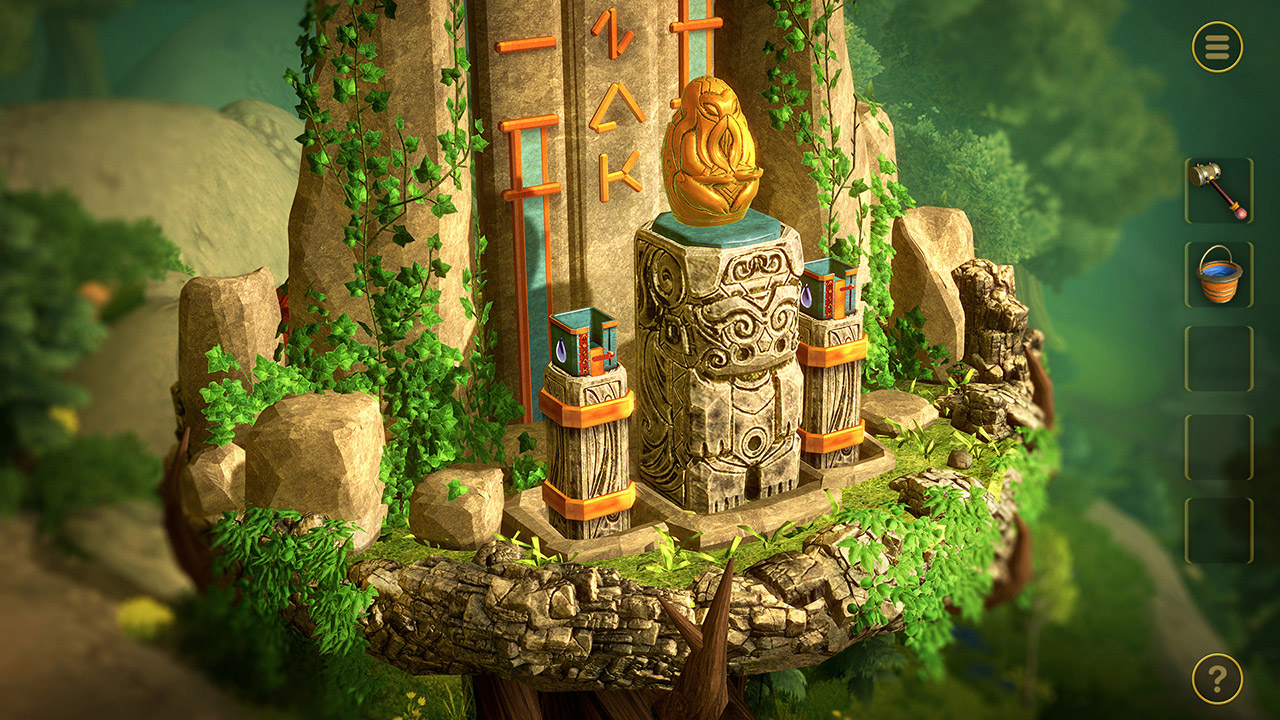Click the water drop on the right pillar

[x=806, y=296]
